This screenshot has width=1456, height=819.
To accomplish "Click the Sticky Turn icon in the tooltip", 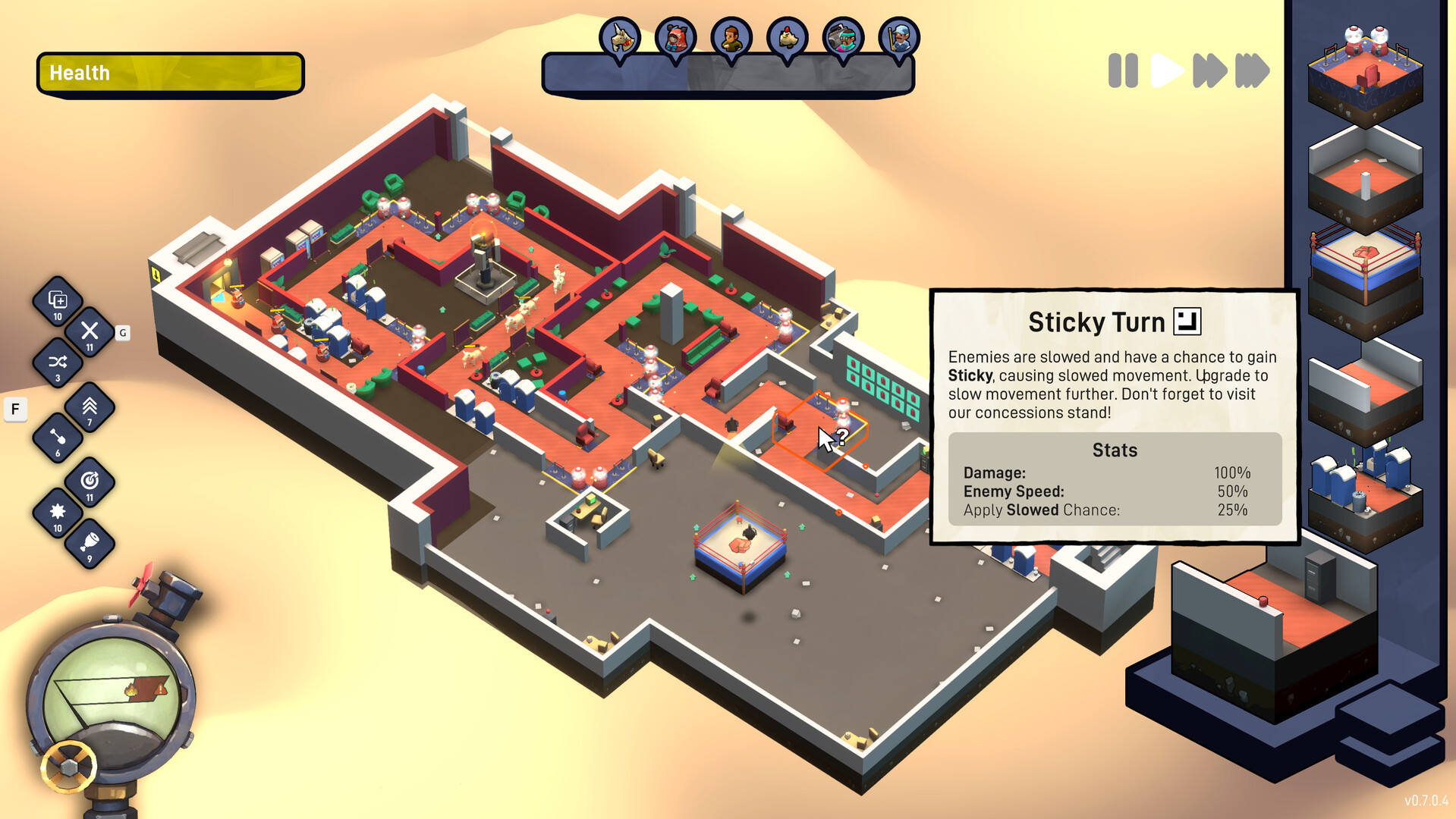I will (x=1188, y=320).
